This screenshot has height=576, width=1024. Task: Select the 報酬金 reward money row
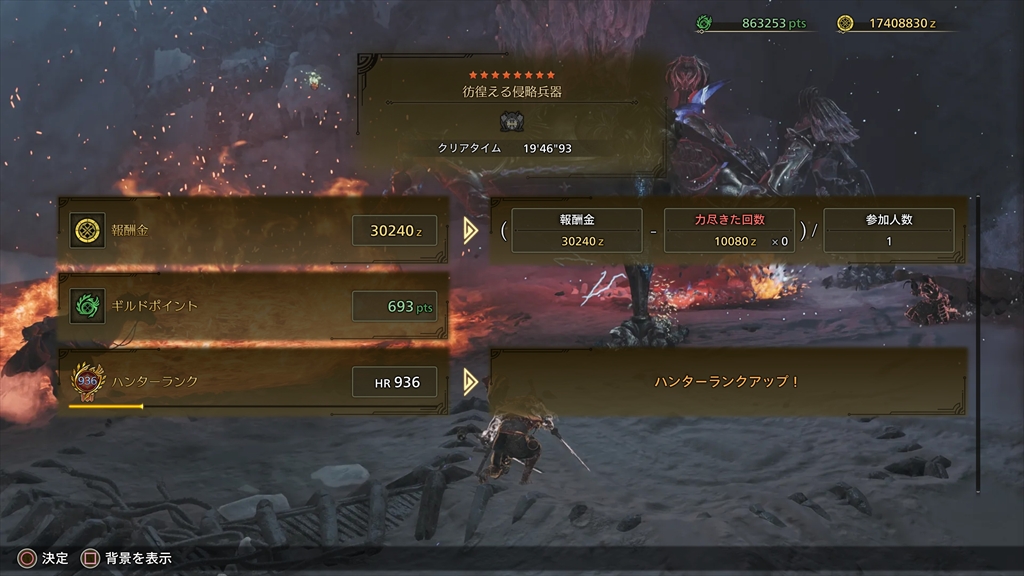point(253,231)
